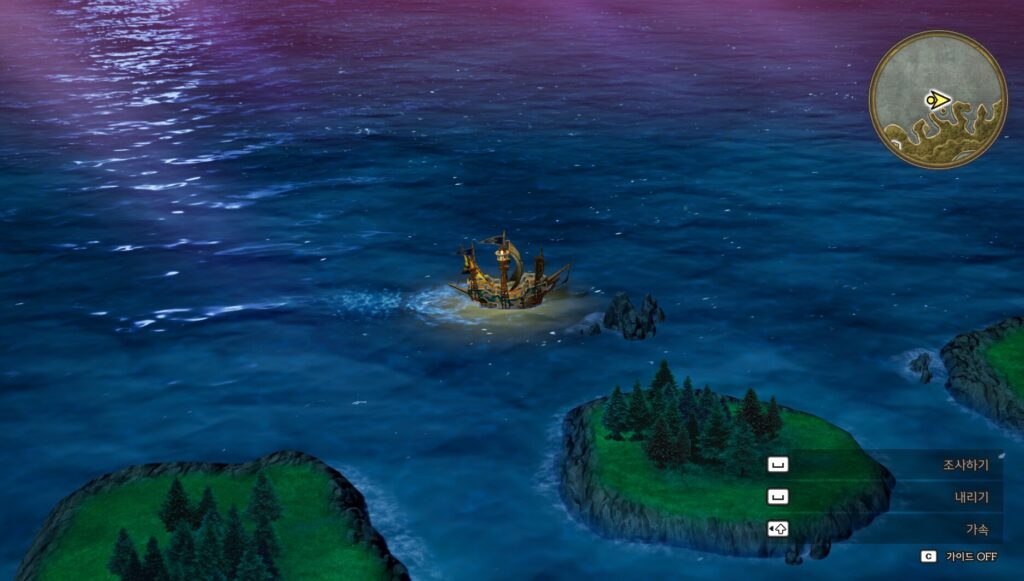Select the yellow ship marker on the minimap
Viewport: 1024px width, 581px height.
pos(937,99)
